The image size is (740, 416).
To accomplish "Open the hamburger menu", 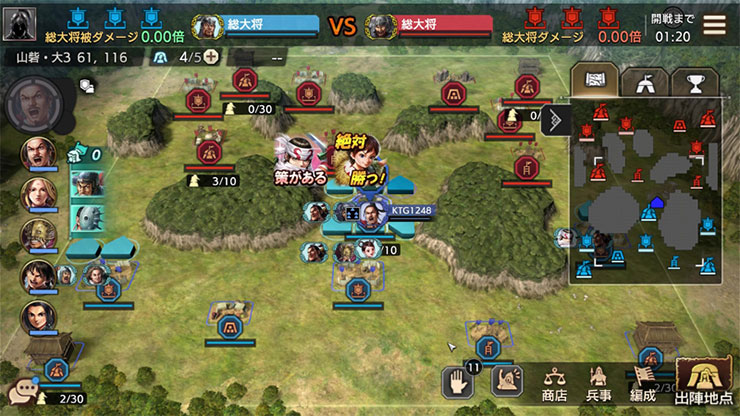I will pyautogui.click(x=714, y=25).
